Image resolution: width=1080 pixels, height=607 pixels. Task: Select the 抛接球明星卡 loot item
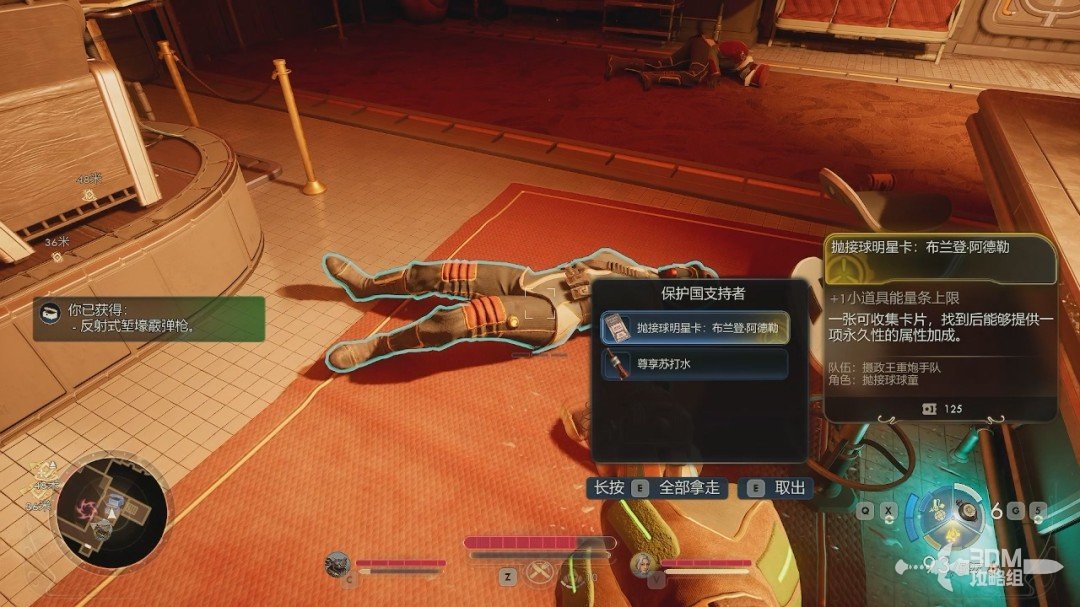[x=695, y=328]
